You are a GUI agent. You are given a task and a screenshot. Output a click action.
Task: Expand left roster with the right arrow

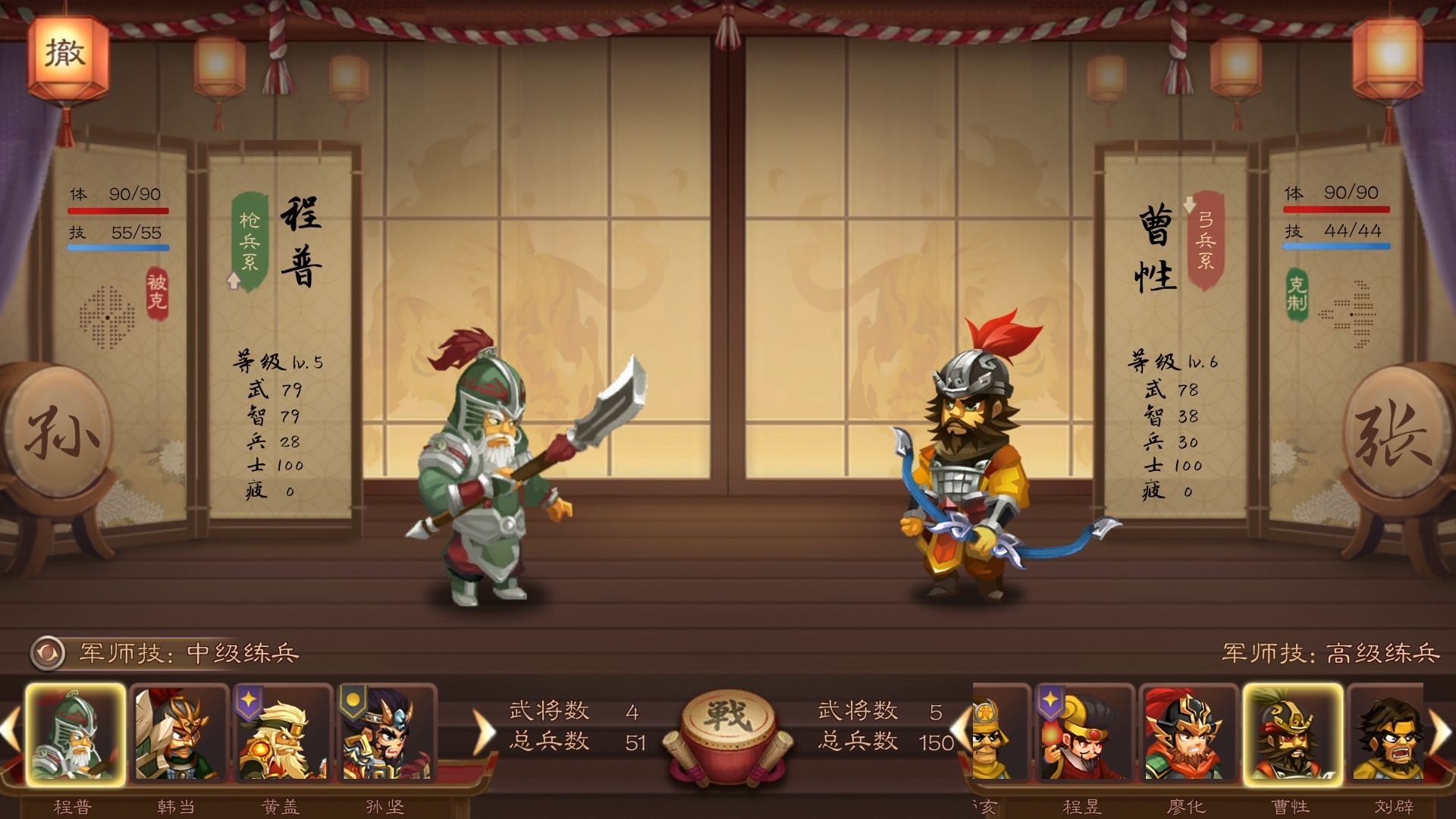click(x=482, y=730)
